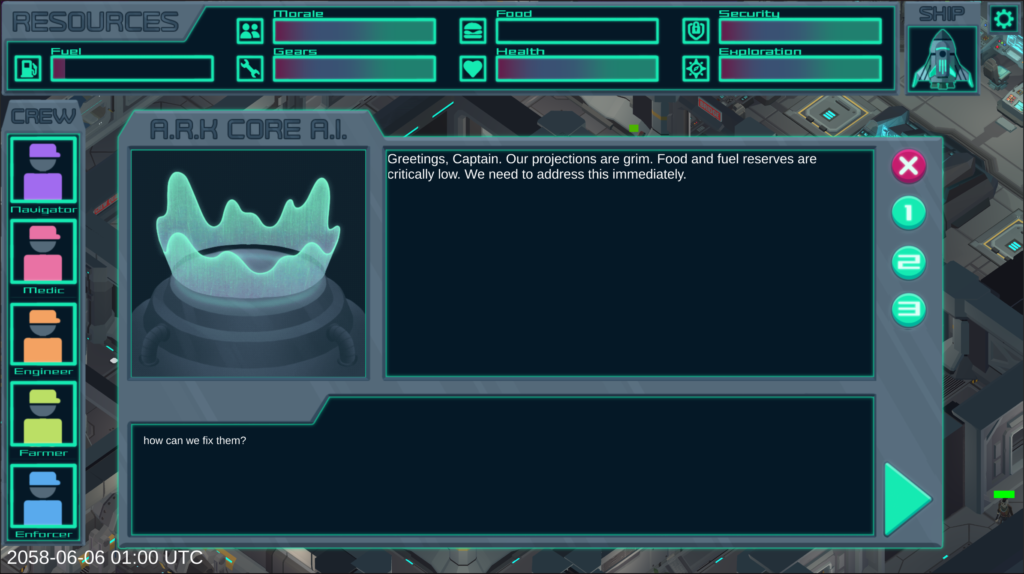Choose dialogue option 2

pyautogui.click(x=908, y=263)
